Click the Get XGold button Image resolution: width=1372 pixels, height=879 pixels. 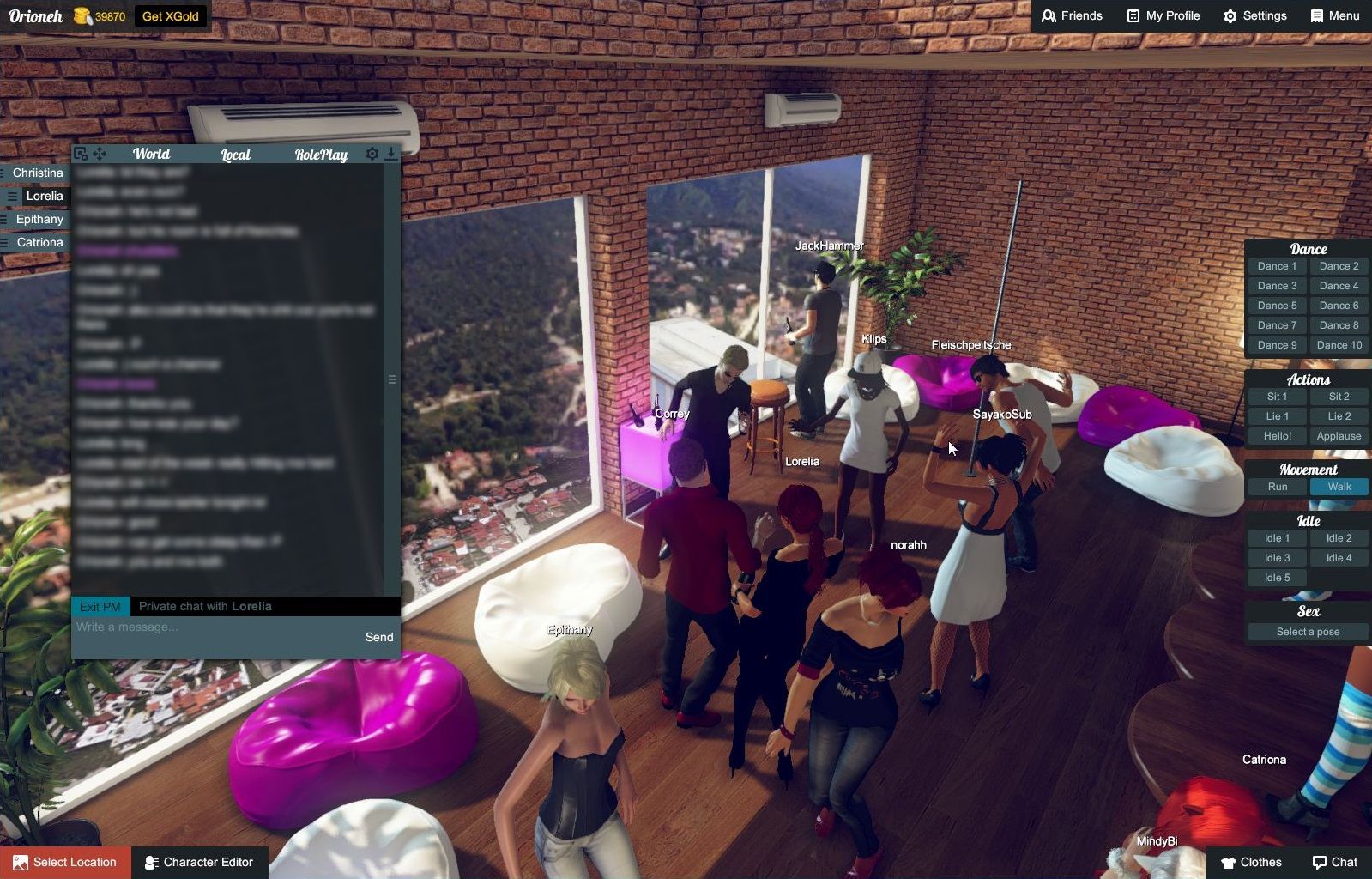tap(170, 15)
